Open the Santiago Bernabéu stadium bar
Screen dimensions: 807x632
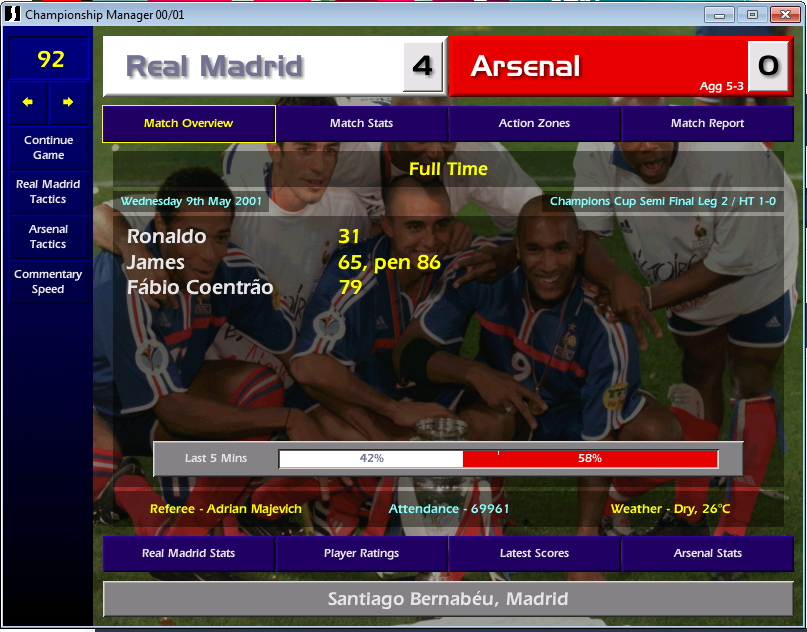point(447,600)
